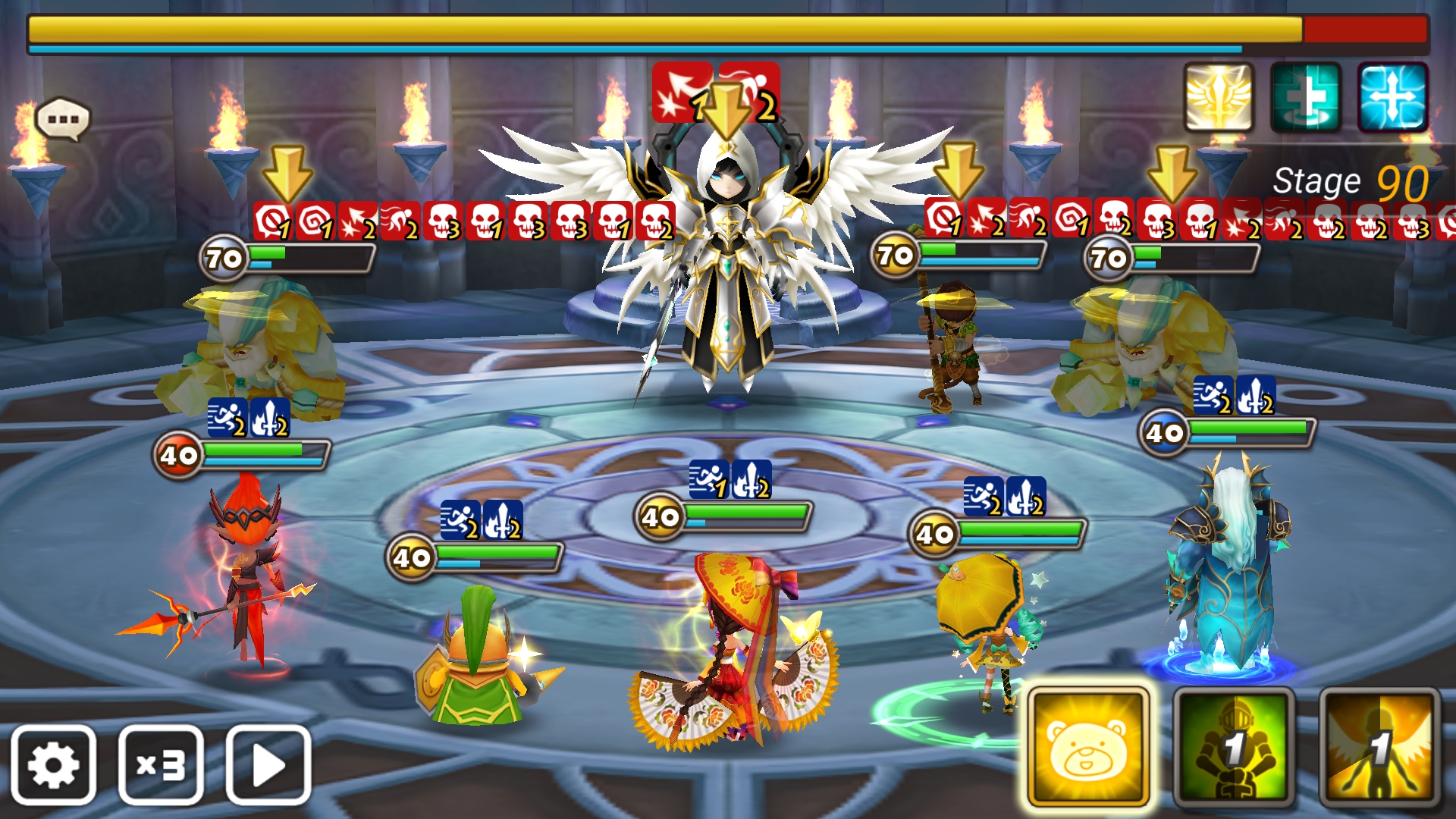Screen dimensions: 1456x819
Task: Inspect the dark green cross buff icon
Action: pos(1306,98)
